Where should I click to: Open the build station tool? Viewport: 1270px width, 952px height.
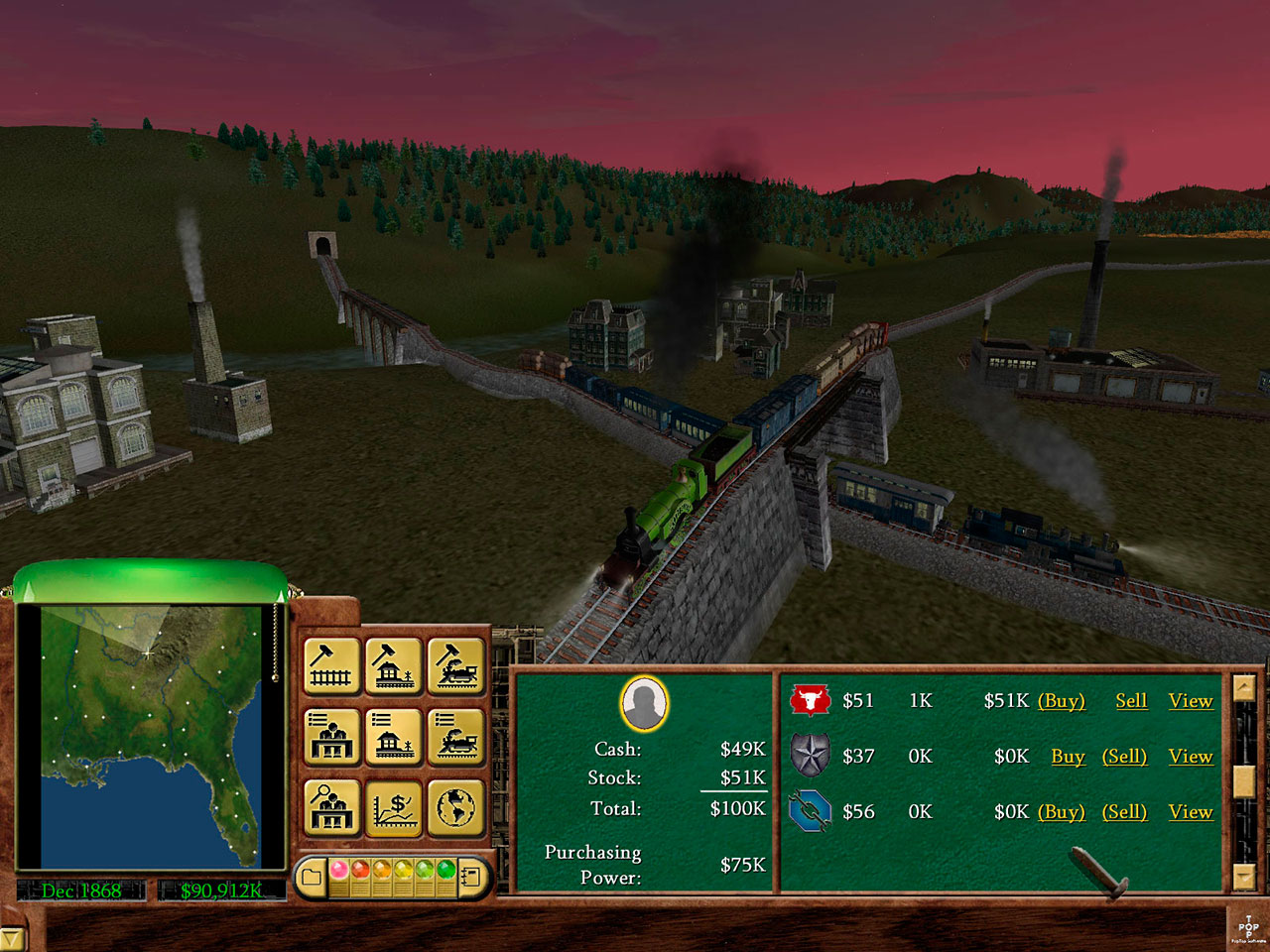394,665
